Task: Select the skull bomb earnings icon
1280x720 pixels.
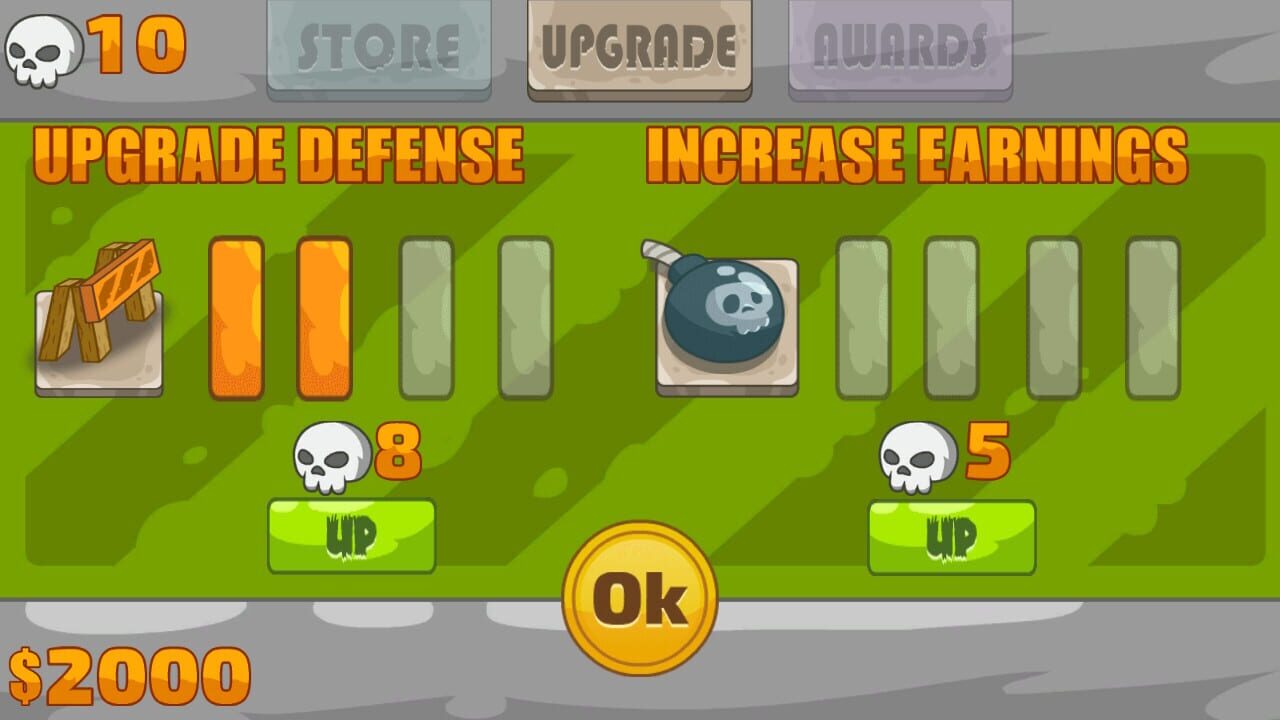Action: [726, 320]
